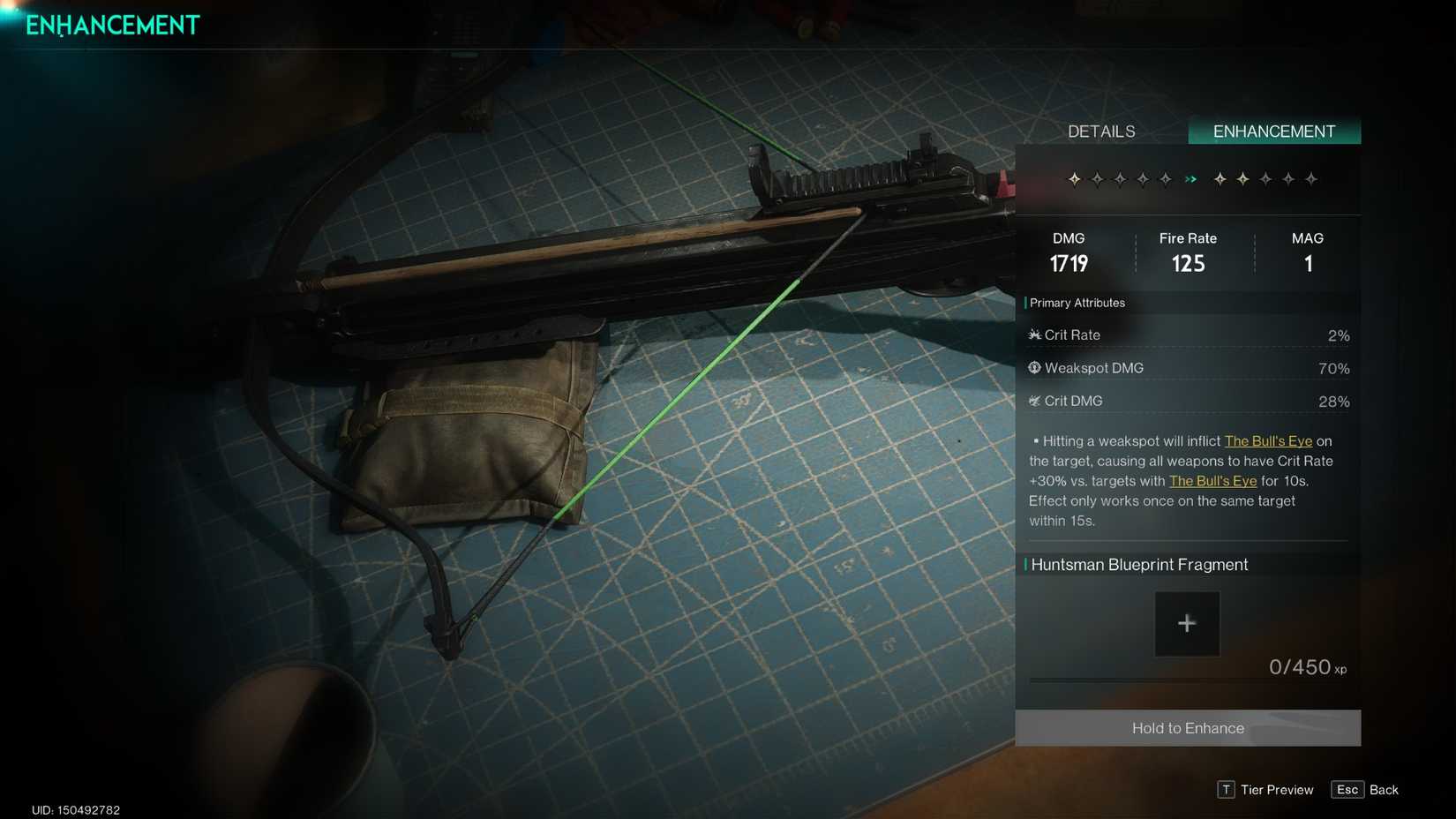The width and height of the screenshot is (1456, 819).
Task: Add a Huntsman Blueprint Fragment via plus slot
Action: [x=1187, y=623]
